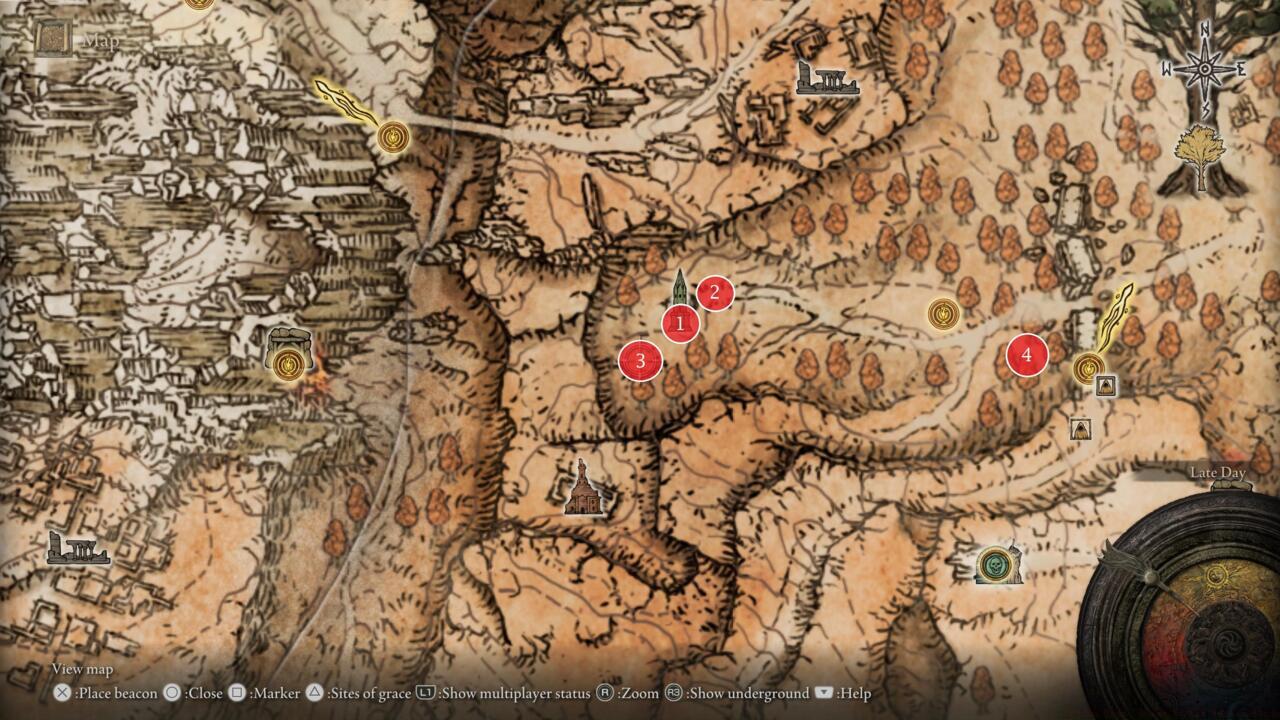The image size is (1280, 720).
Task: Click the church icon below marker 3
Action: click(582, 494)
